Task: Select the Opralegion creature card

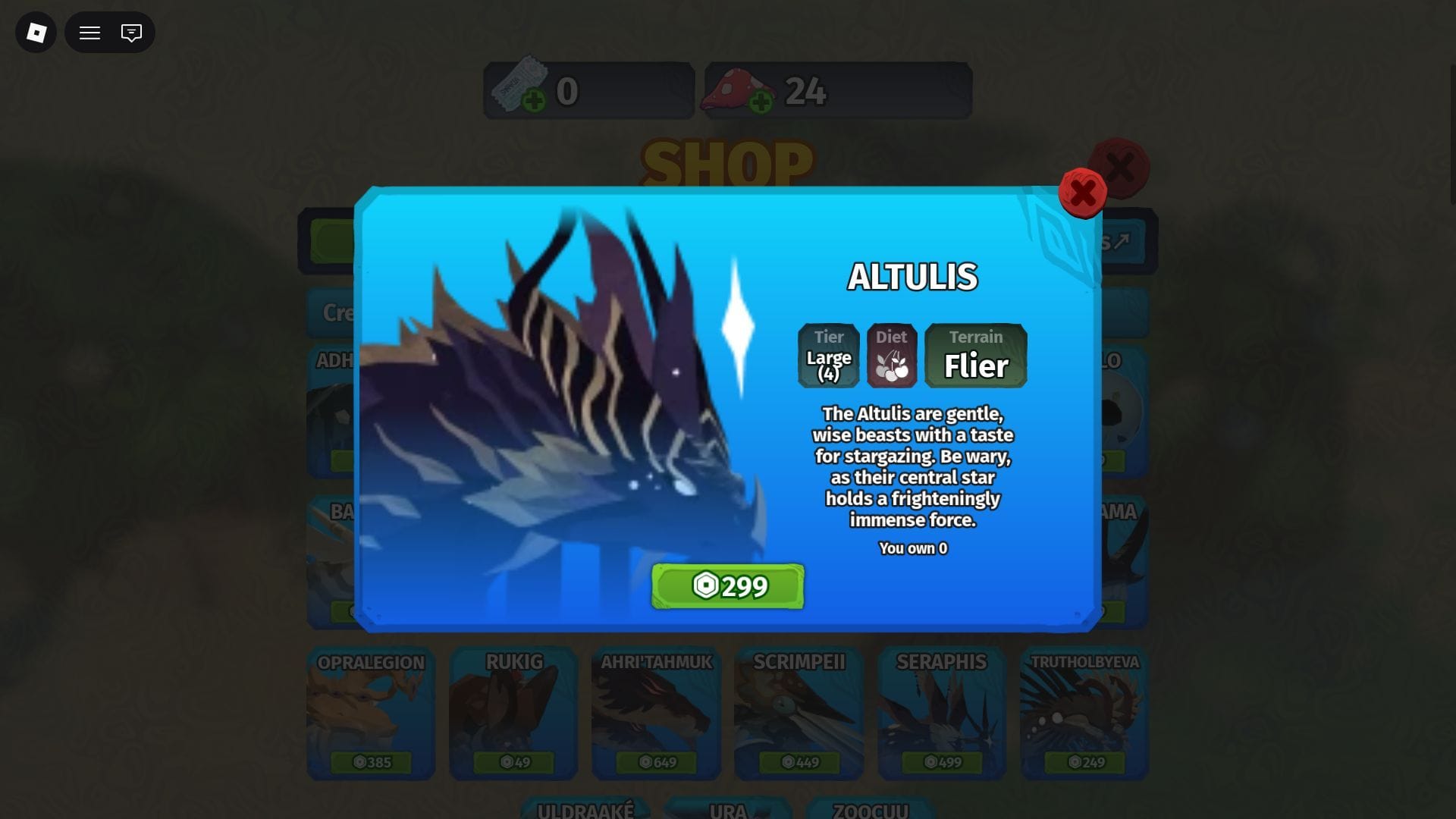Action: pos(371,713)
